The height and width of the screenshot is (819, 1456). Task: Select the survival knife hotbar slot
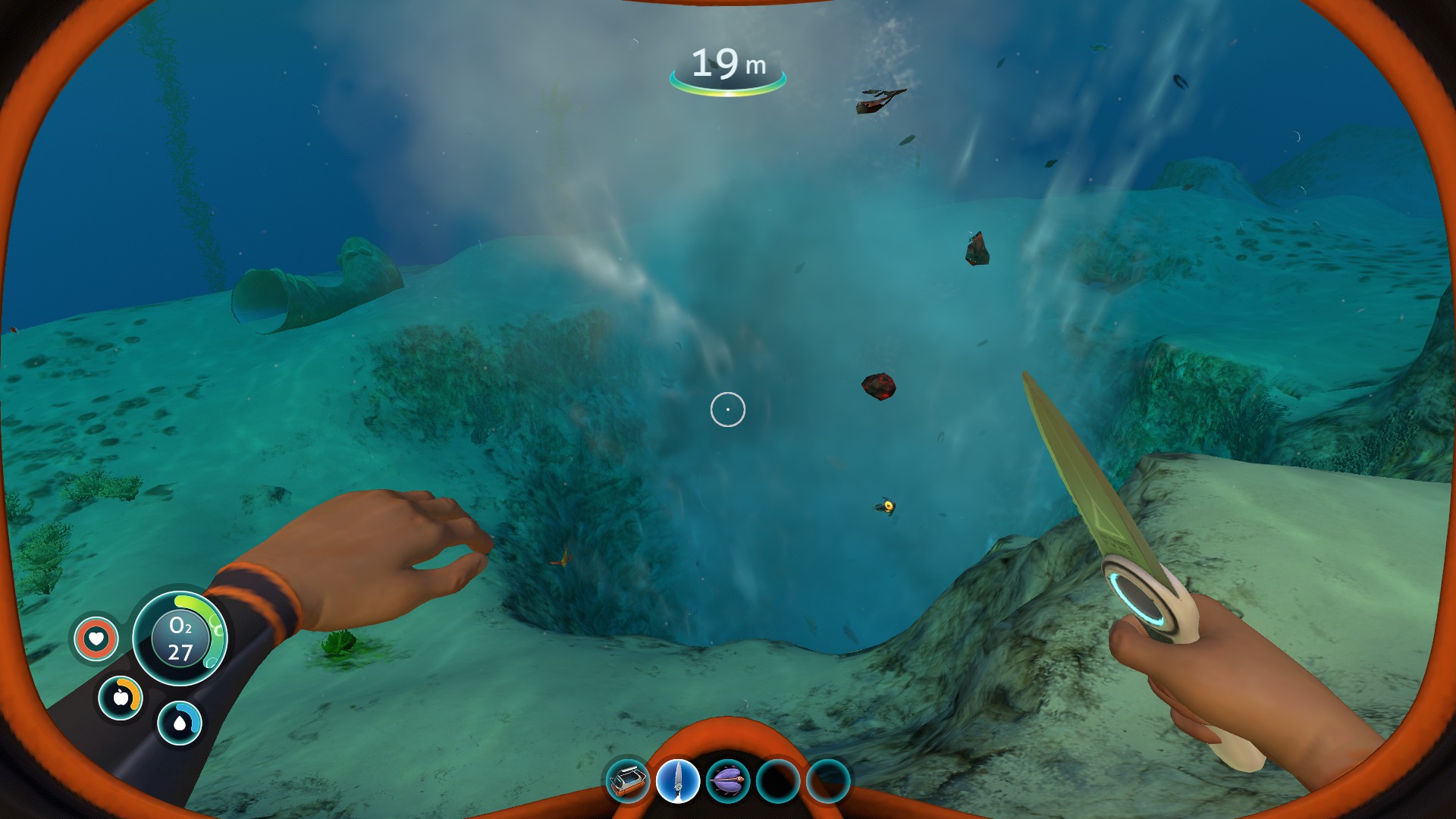[x=677, y=781]
